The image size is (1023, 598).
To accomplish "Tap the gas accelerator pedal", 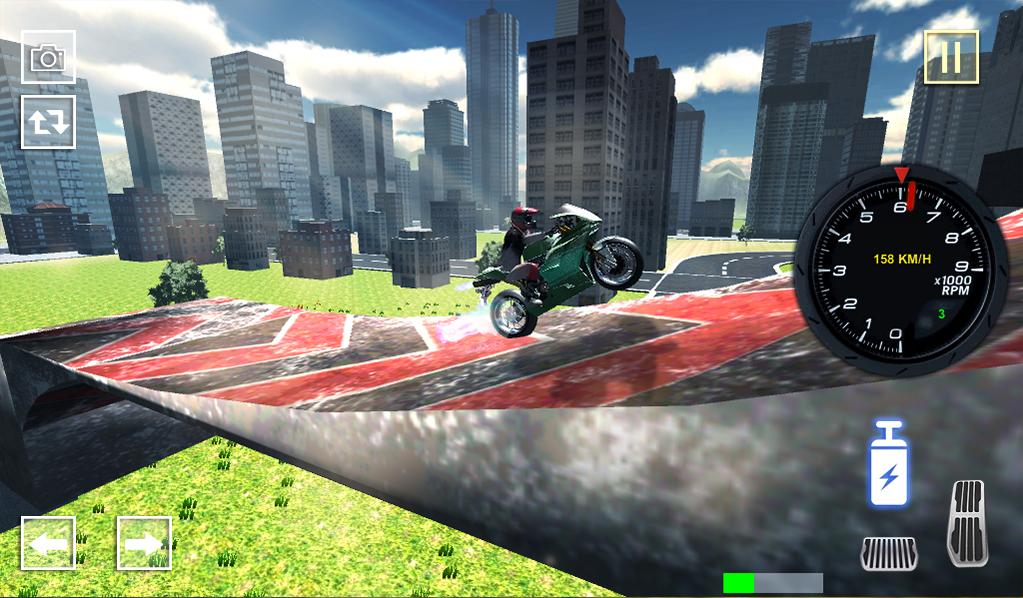I will pyautogui.click(x=966, y=522).
